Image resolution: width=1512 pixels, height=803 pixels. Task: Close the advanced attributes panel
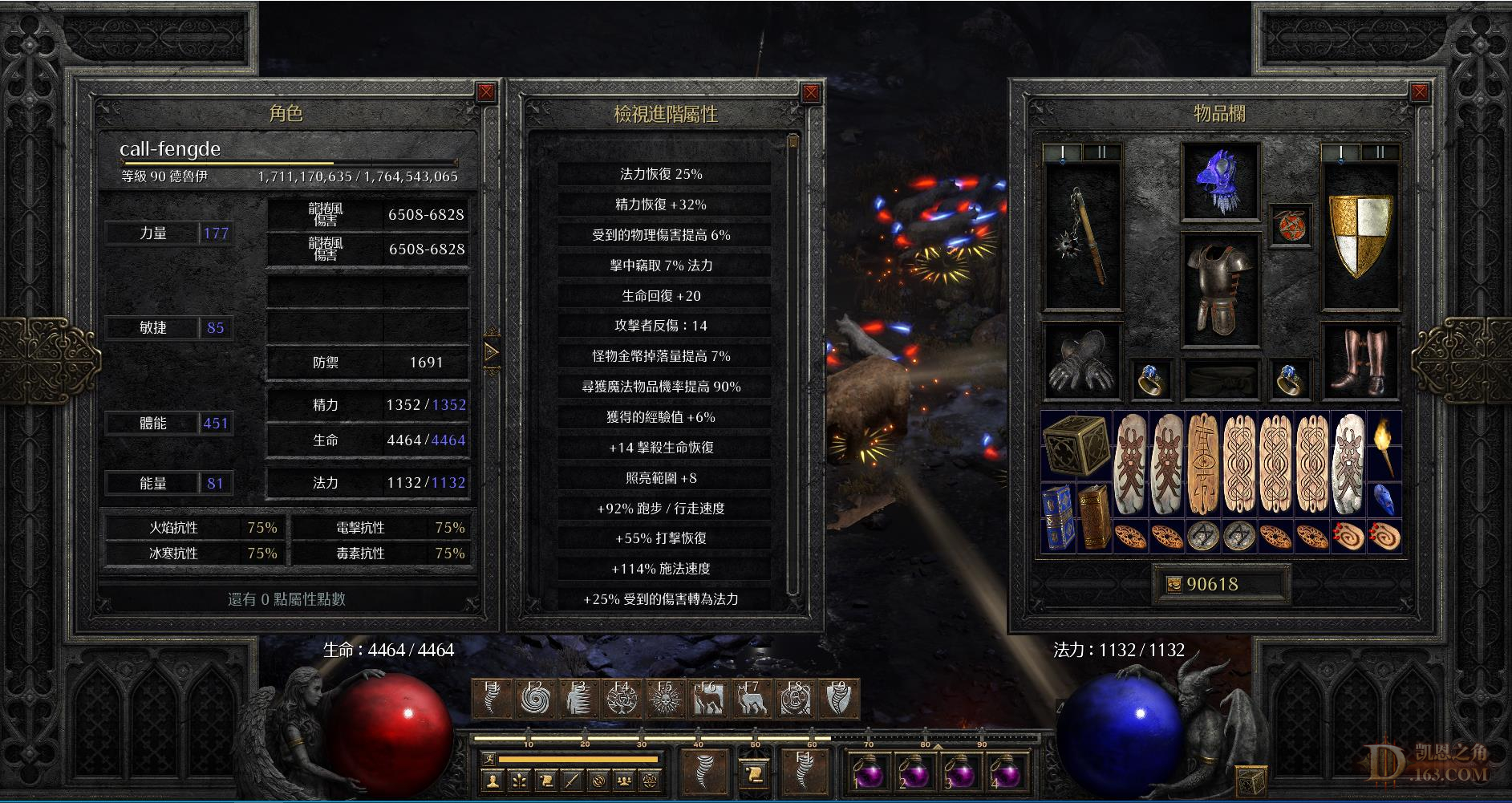[811, 92]
